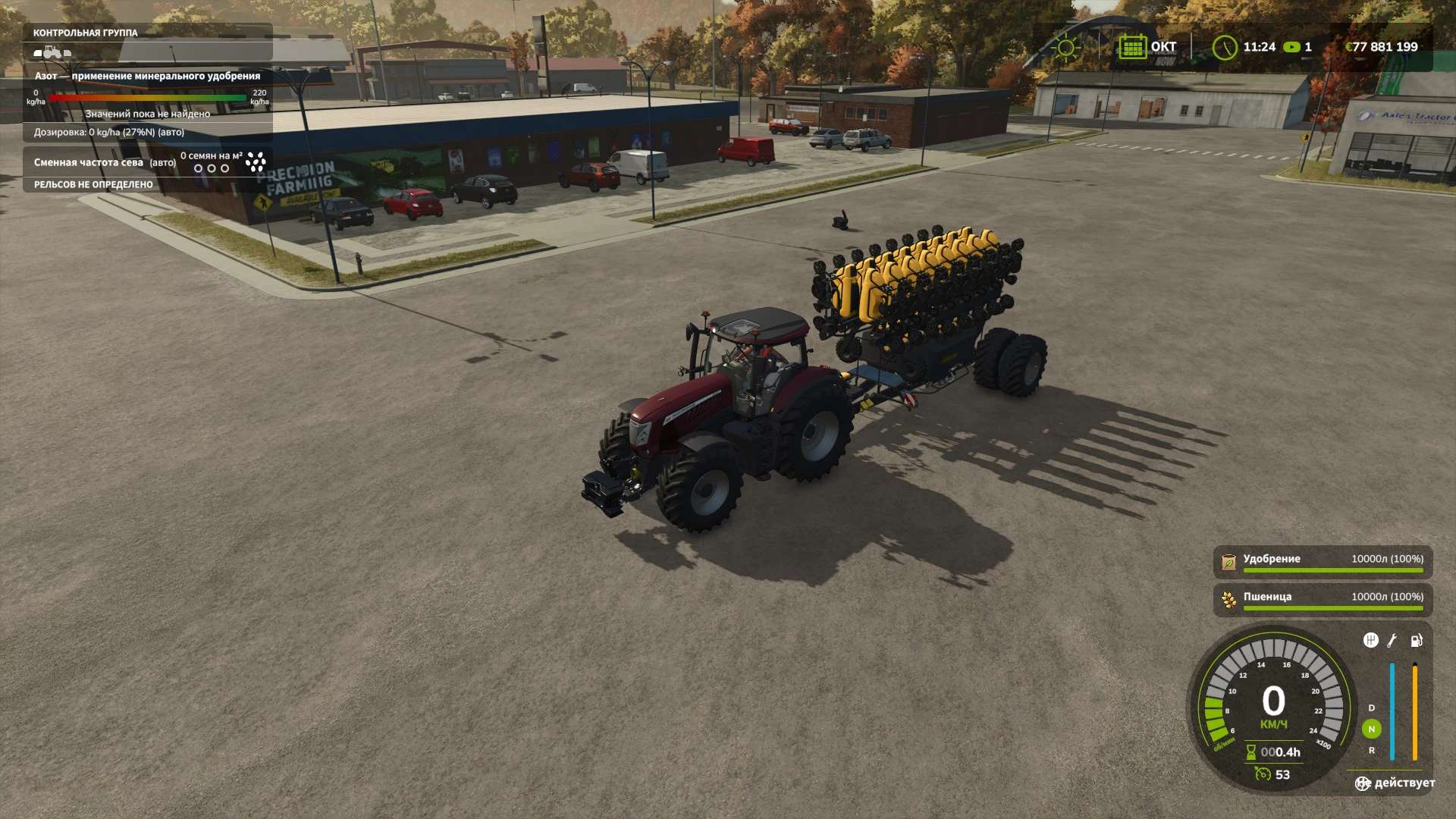1456x819 pixels.
Task: Click the gearbox shifter icon
Action: (1370, 641)
